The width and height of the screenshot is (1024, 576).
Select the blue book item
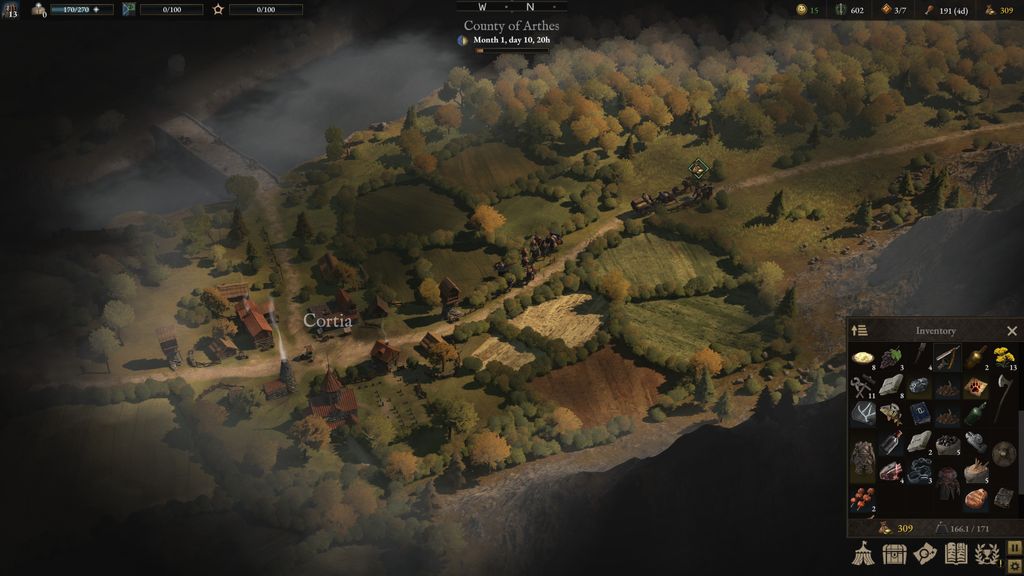tap(920, 413)
